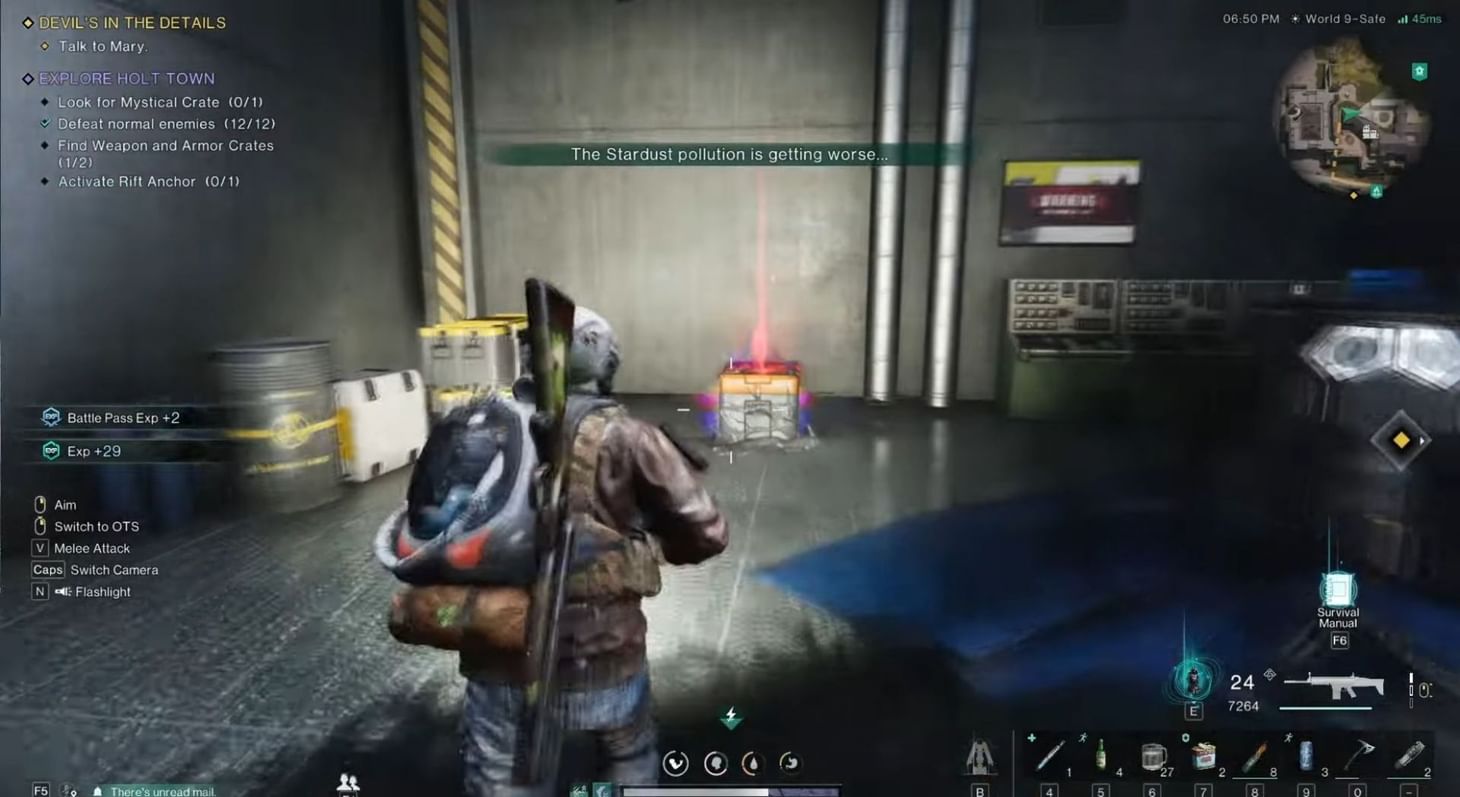1460x797 pixels.
Task: Click the health heart status icon
Action: 675,762
